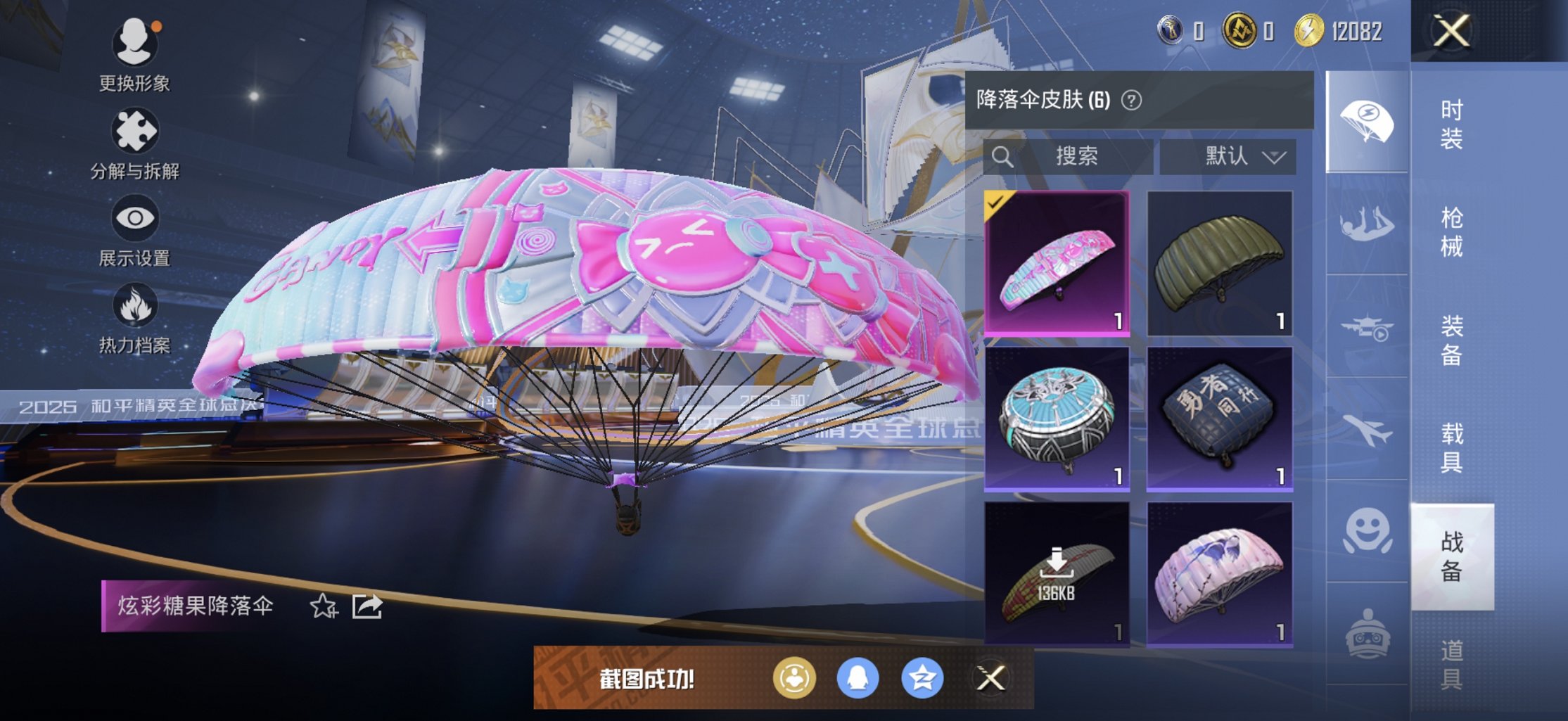Screen dimensions: 1568x721
Task: Switch to the 枪械 tab
Action: click(1452, 232)
